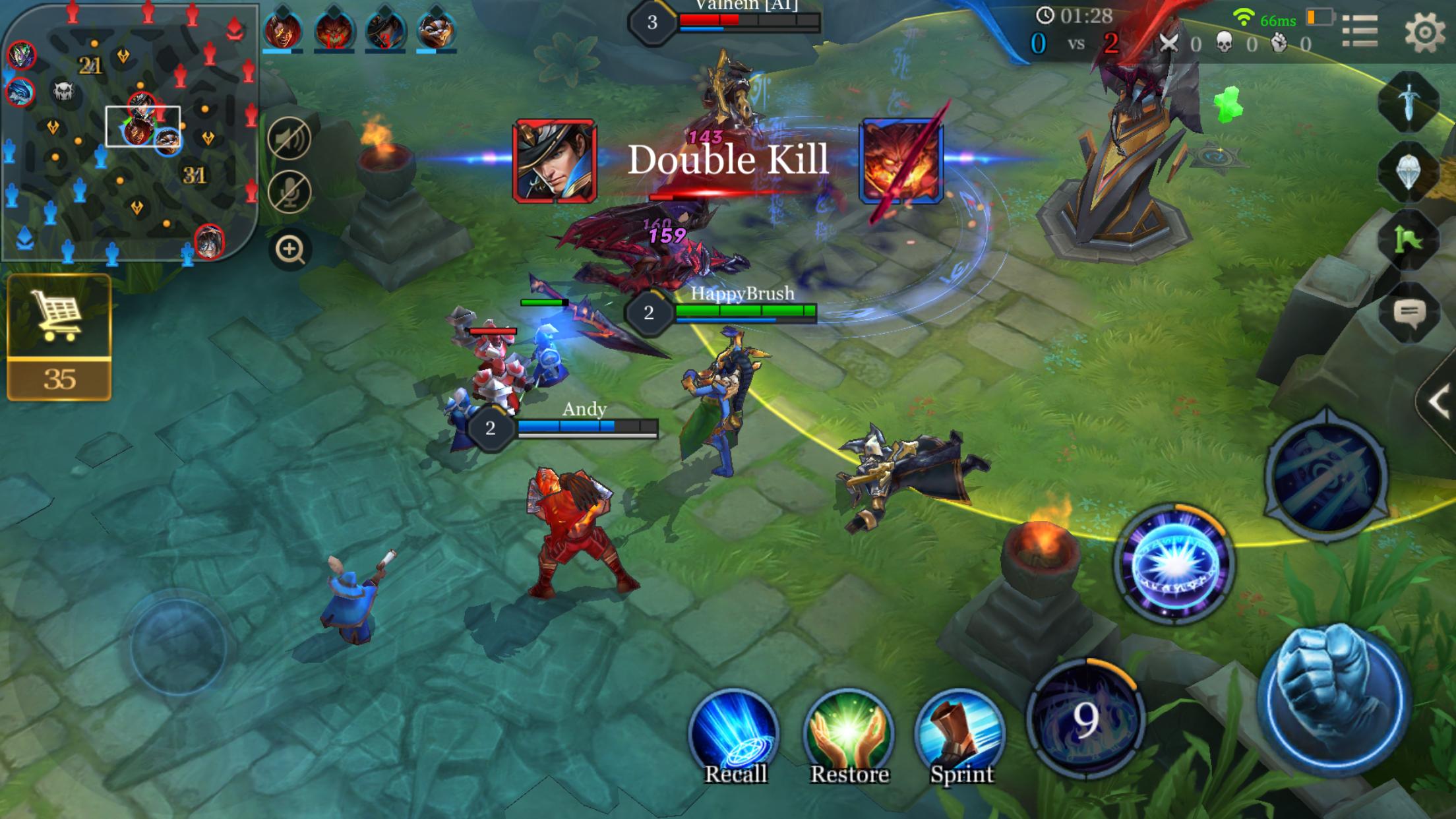
Task: Toggle the muted speaker sound button
Action: point(289,139)
